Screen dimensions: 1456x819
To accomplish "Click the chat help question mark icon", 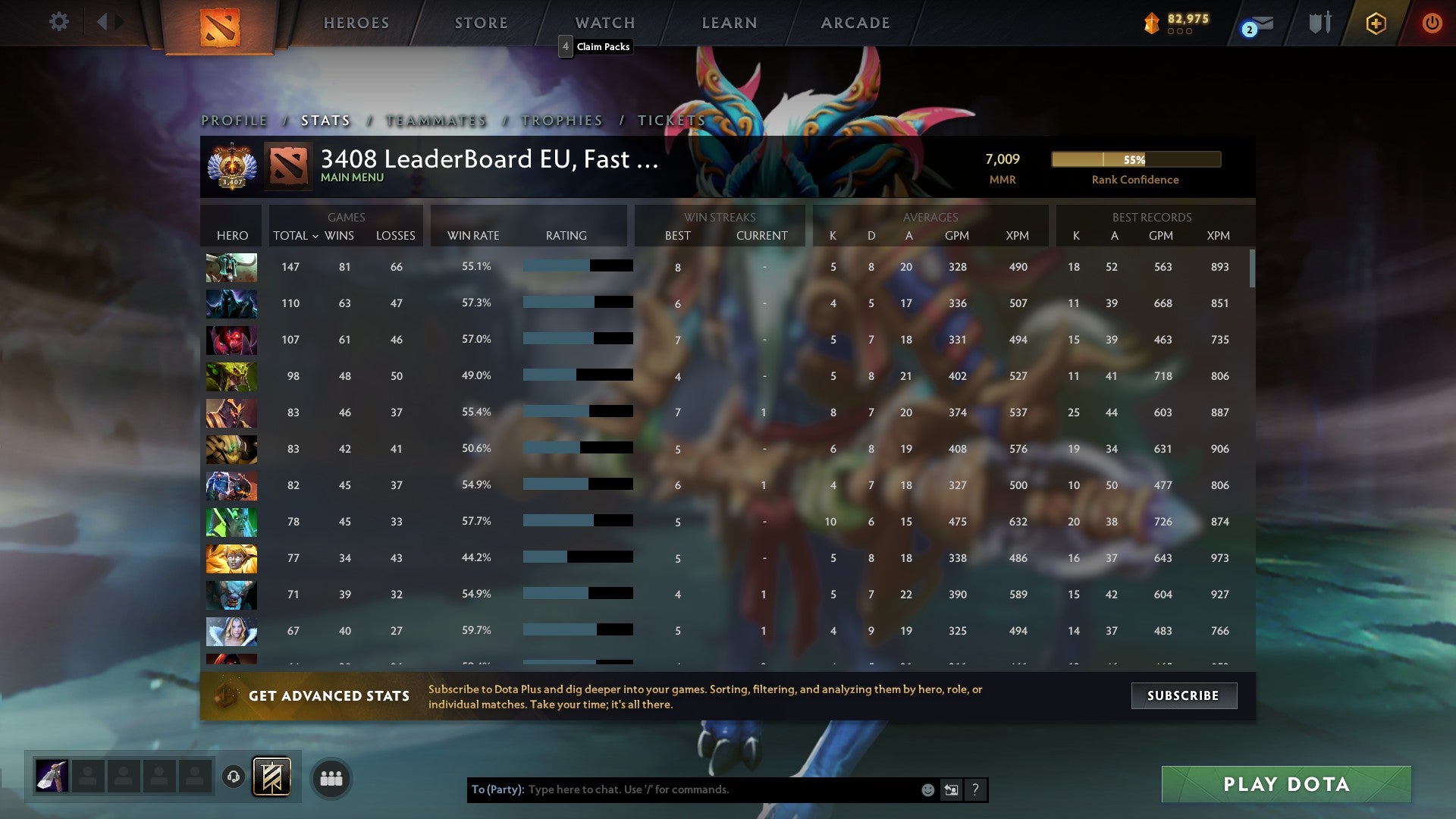I will tap(975, 789).
